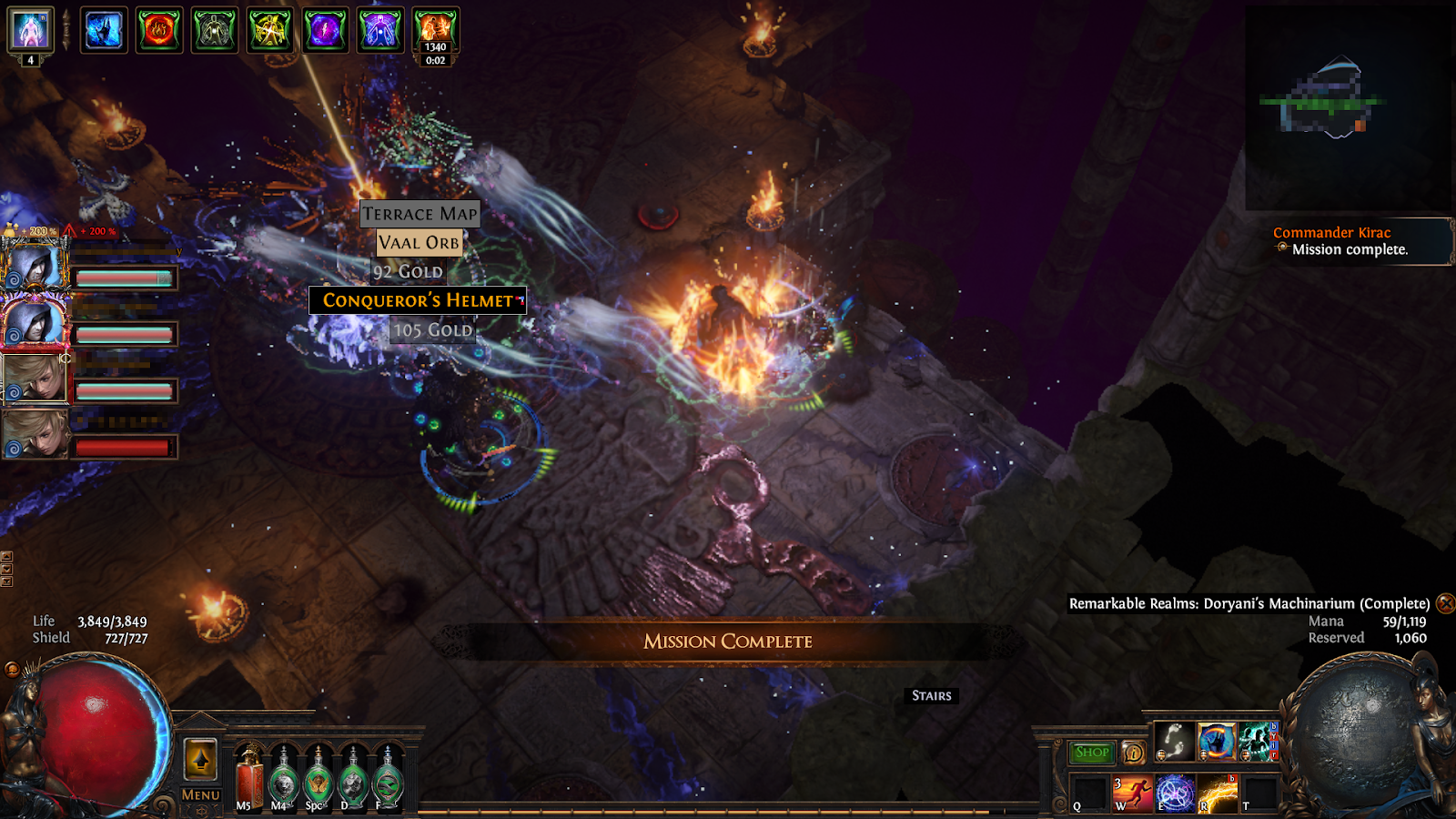
Task: Open the chat info bubble button
Action: coord(1134,753)
